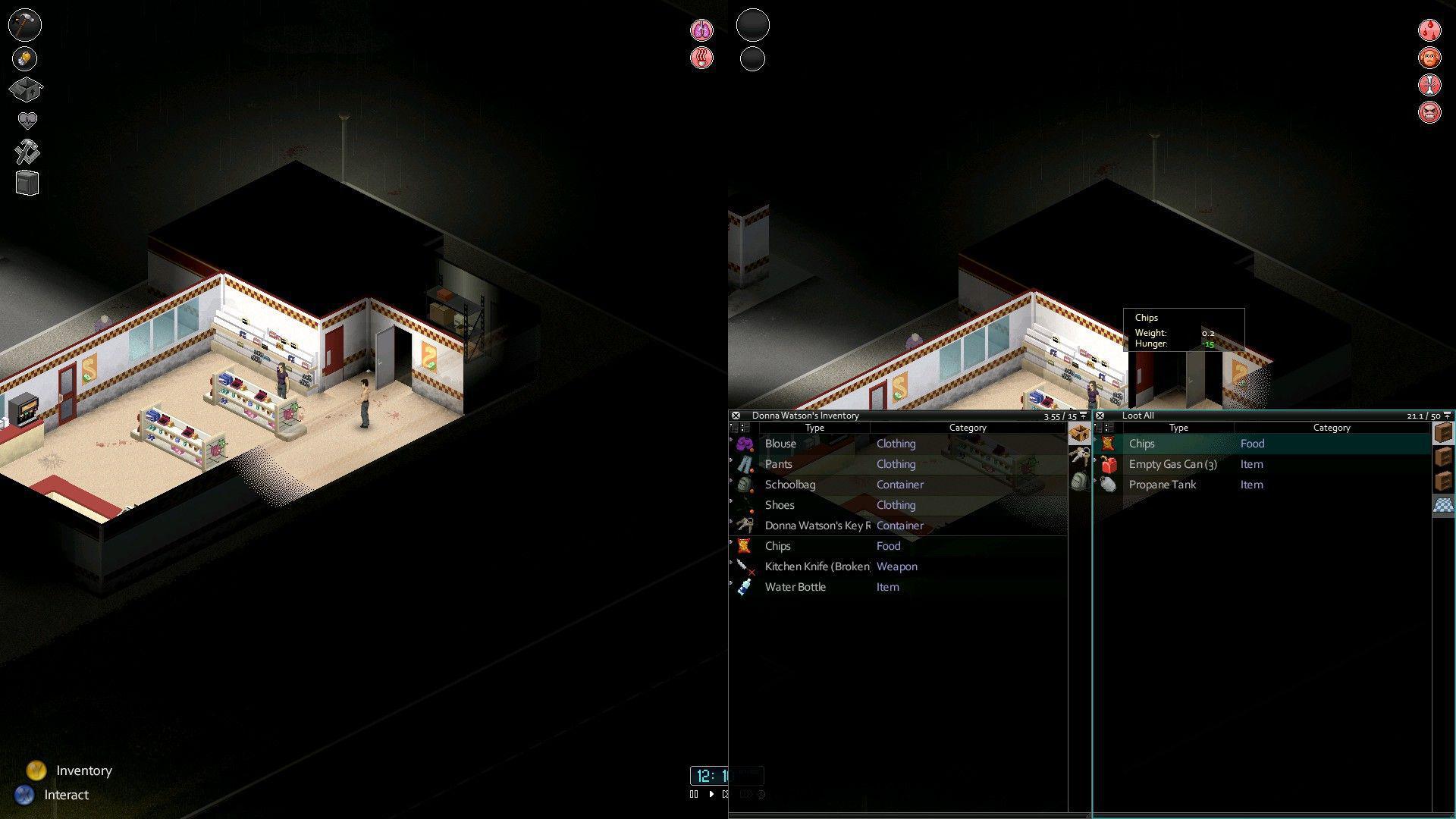
Task: Select the floor tile container icon
Action: 1443,505
